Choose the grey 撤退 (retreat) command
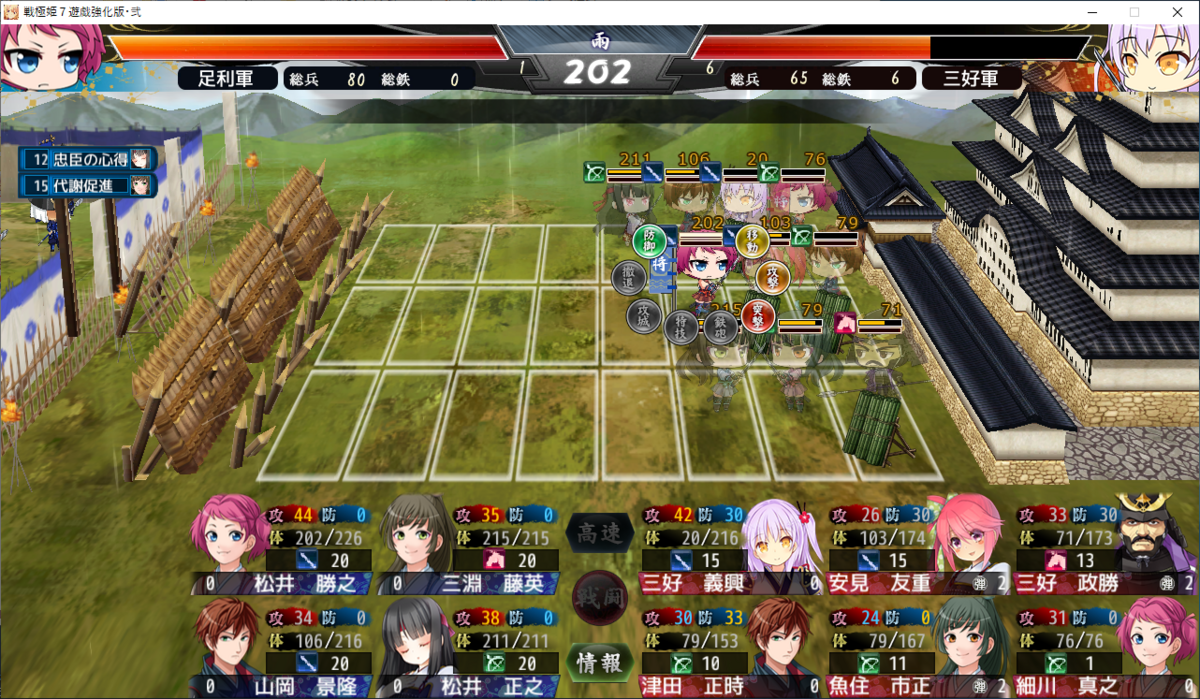Image resolution: width=1200 pixels, height=699 pixels. [x=628, y=277]
